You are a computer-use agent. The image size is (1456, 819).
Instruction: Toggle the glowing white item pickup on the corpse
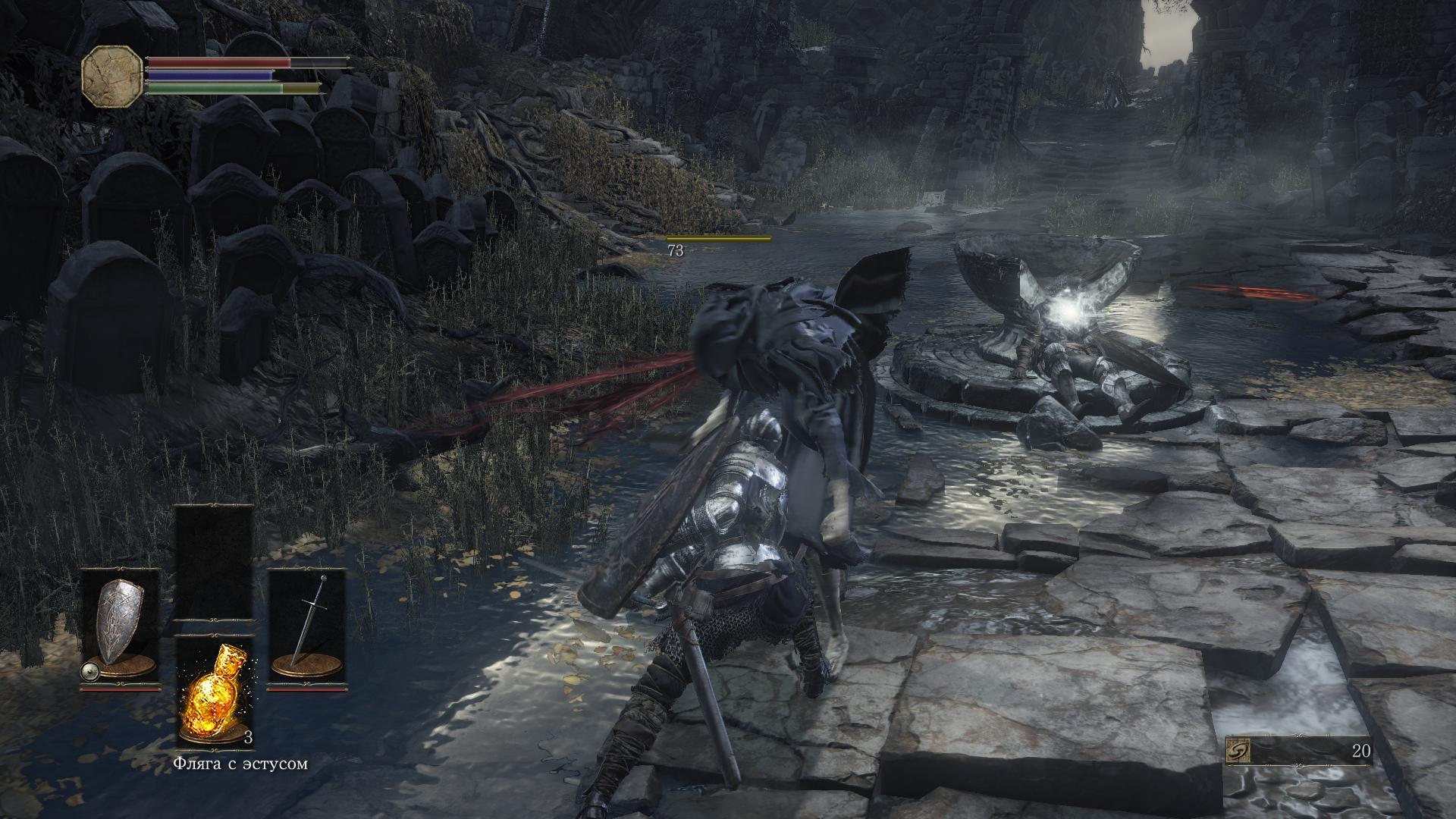[1071, 313]
